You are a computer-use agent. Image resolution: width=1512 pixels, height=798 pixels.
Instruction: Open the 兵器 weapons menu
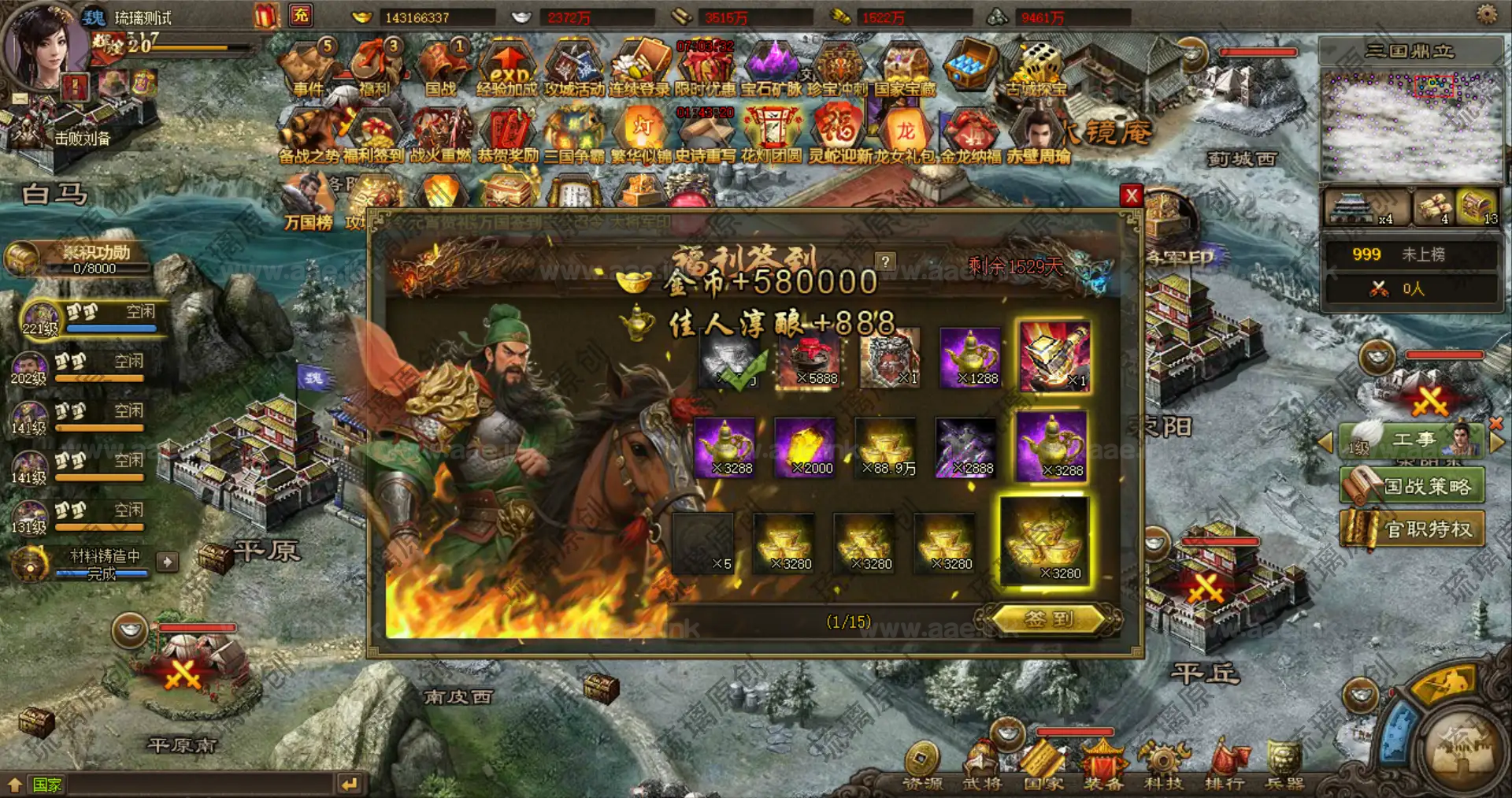click(1284, 767)
